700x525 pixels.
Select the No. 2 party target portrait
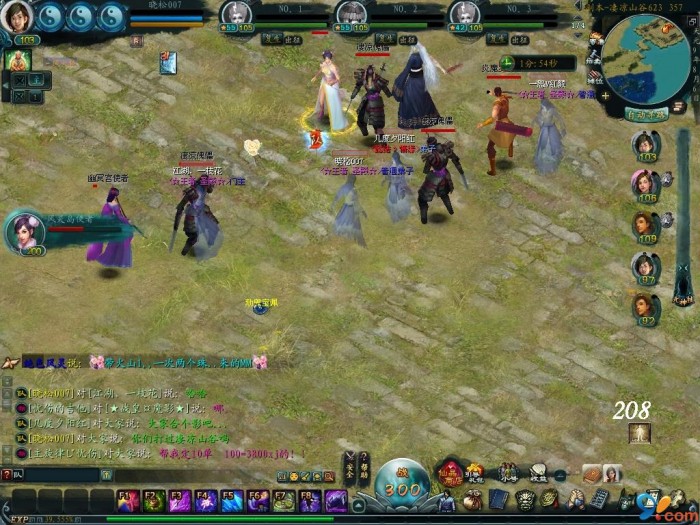[x=350, y=14]
